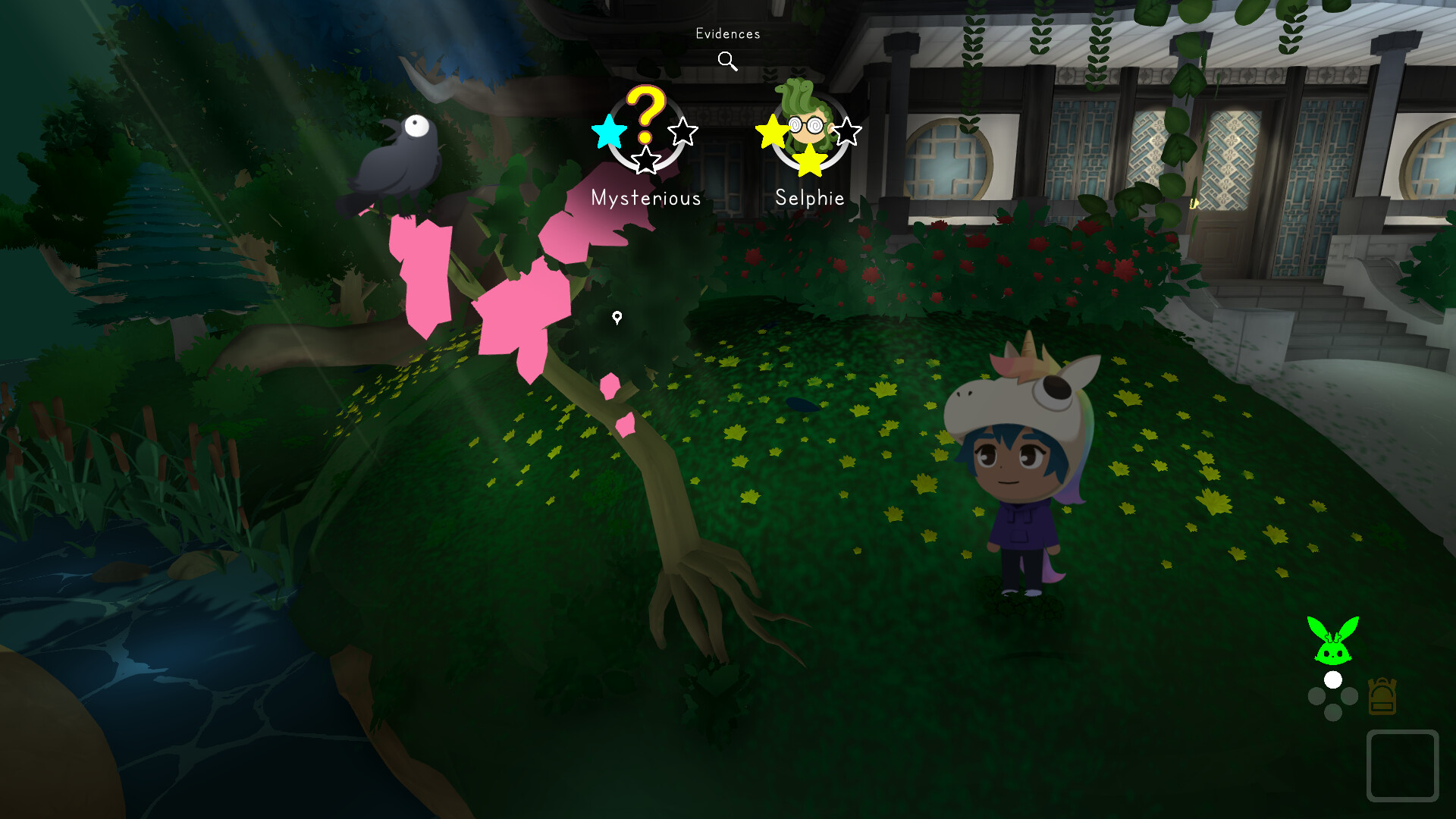Toggle the yellow star left of Selphie
Viewport: 1456px width, 819px height.
770,130
